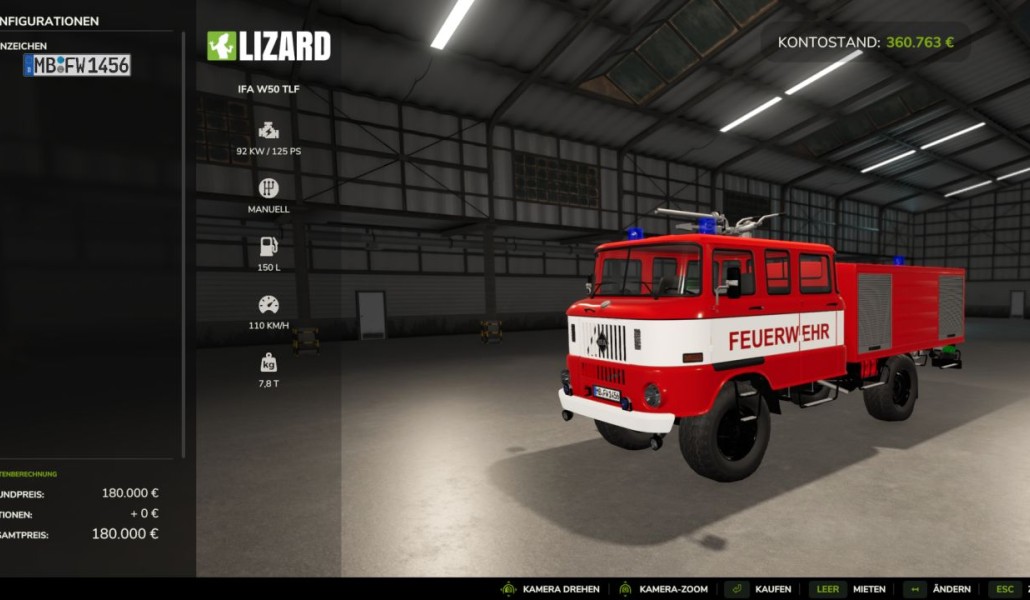Choose Mieten to rent the fire truck

point(870,589)
